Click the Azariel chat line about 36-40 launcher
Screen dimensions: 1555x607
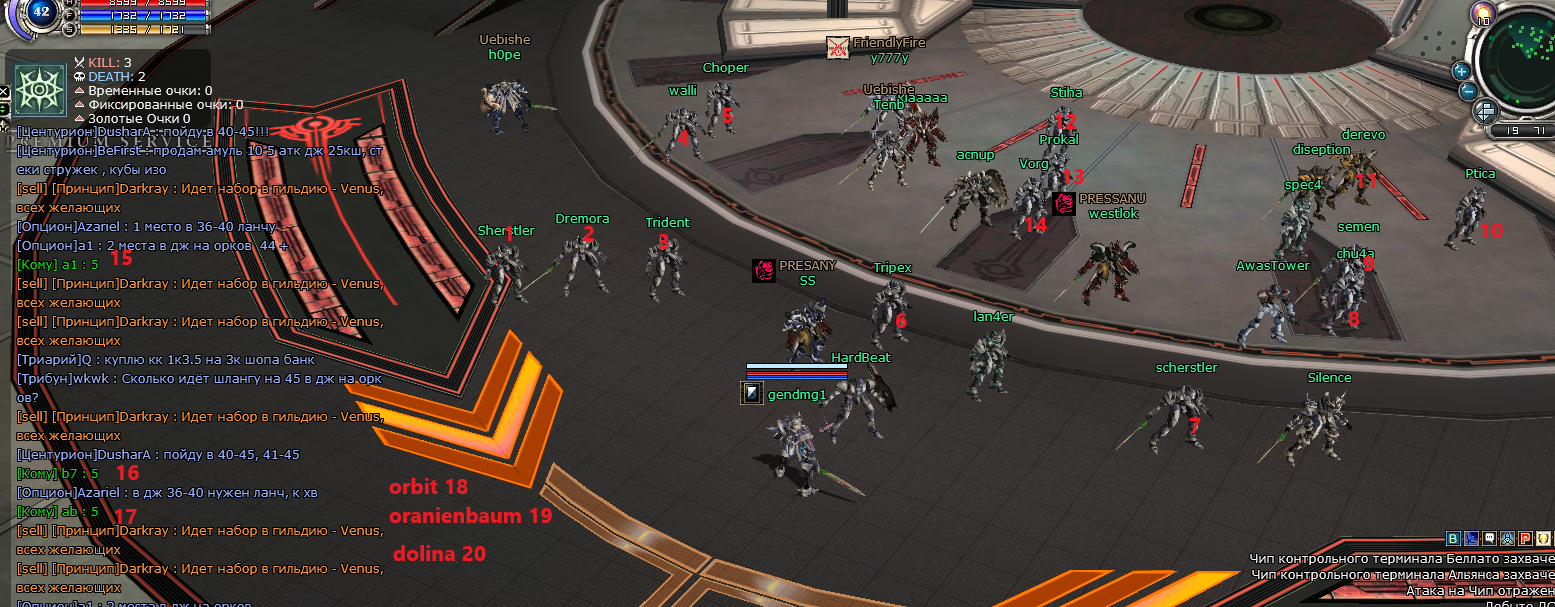[146, 227]
